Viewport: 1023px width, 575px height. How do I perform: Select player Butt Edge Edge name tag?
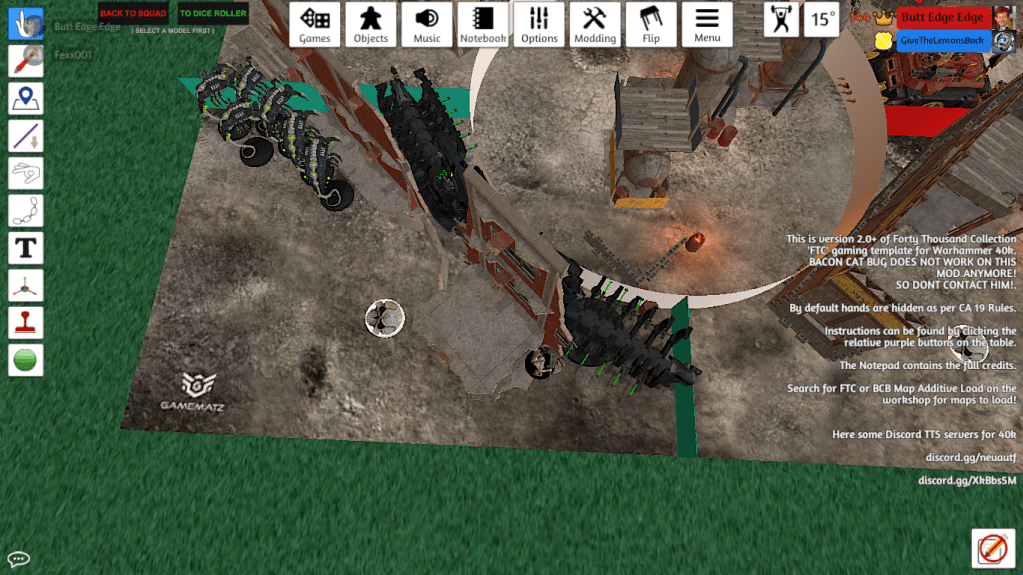943,17
